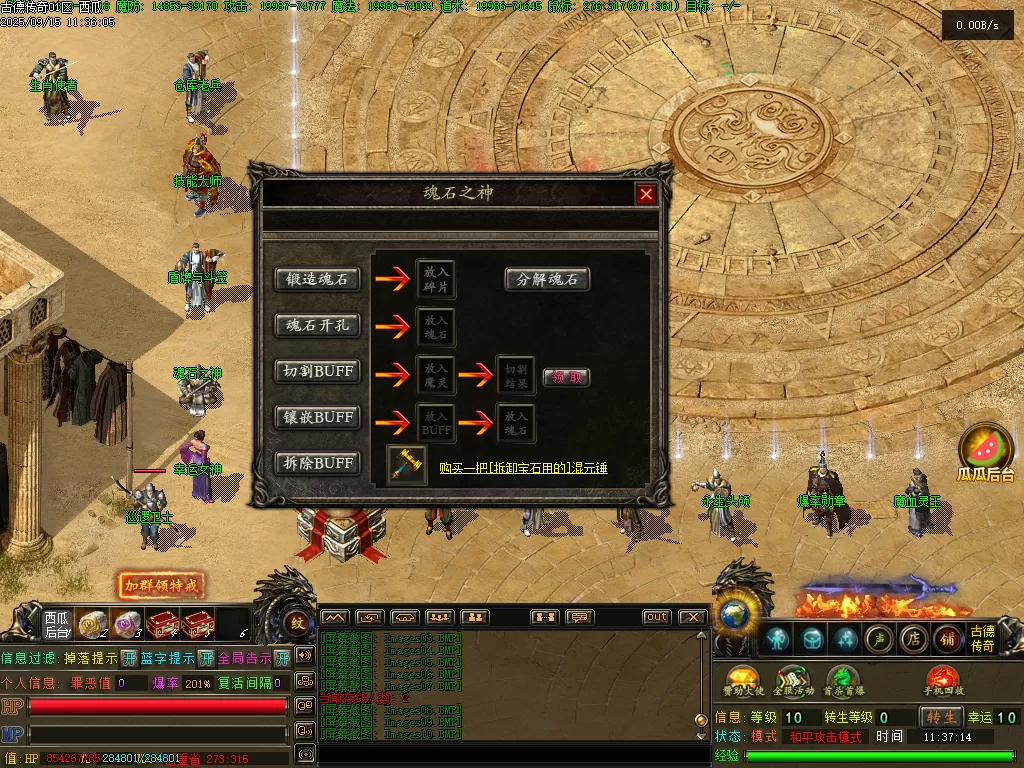Viewport: 1024px width, 768px height.
Task: Select the 魂石开孔 button
Action: tap(317, 325)
